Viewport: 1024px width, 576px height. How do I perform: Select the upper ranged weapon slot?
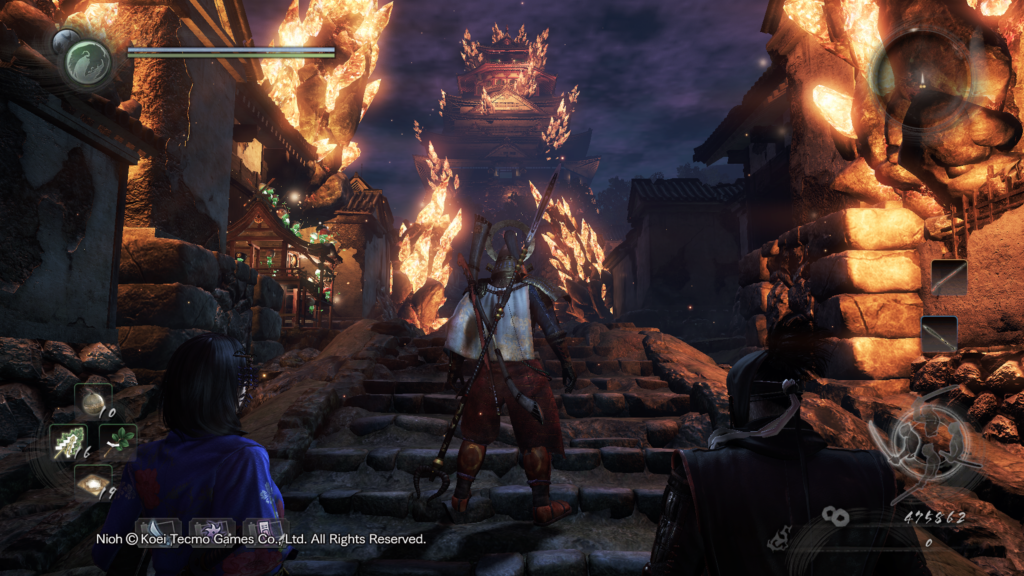(948, 277)
